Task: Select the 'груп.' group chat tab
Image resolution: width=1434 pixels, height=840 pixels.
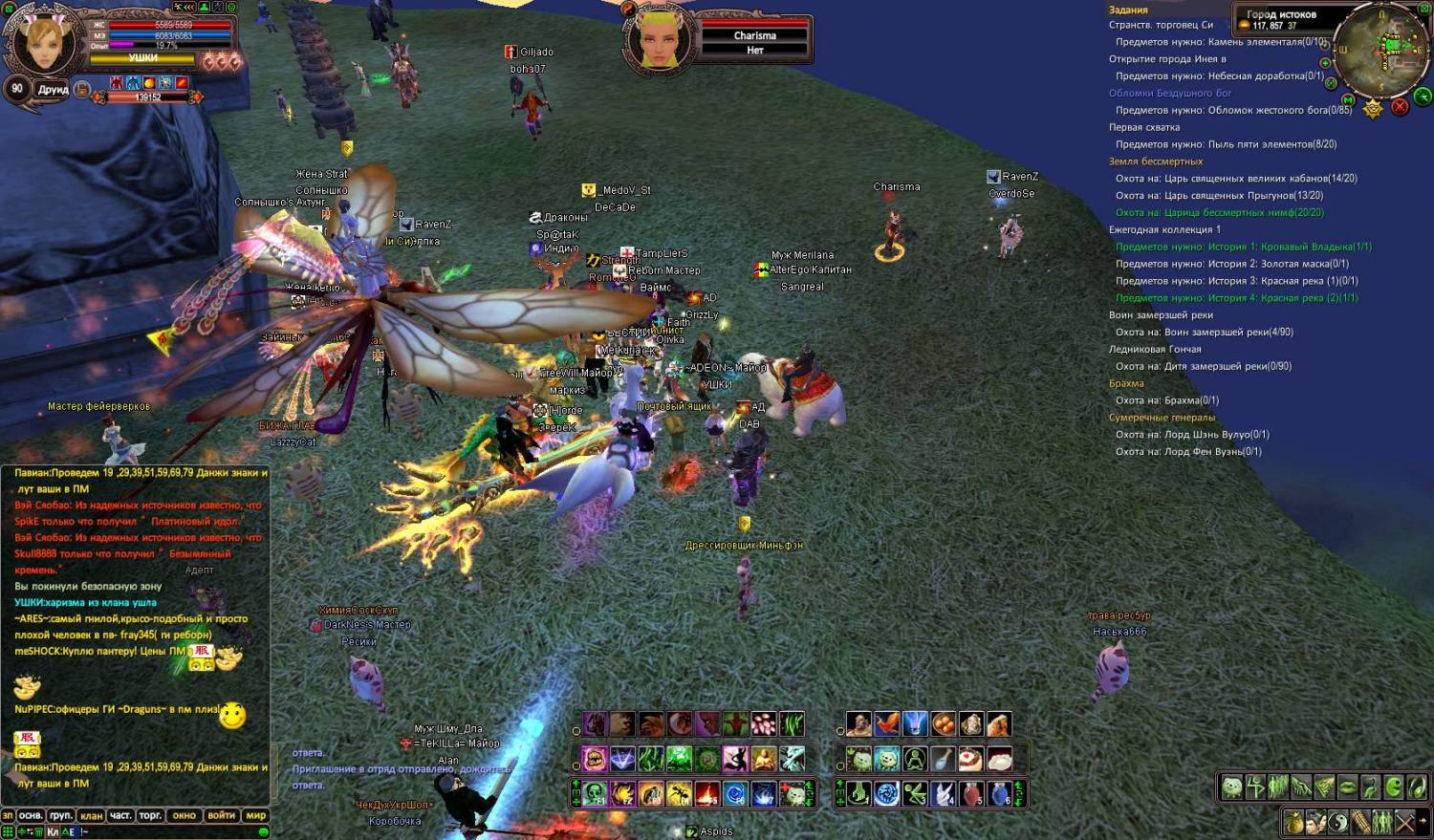Action: click(61, 816)
